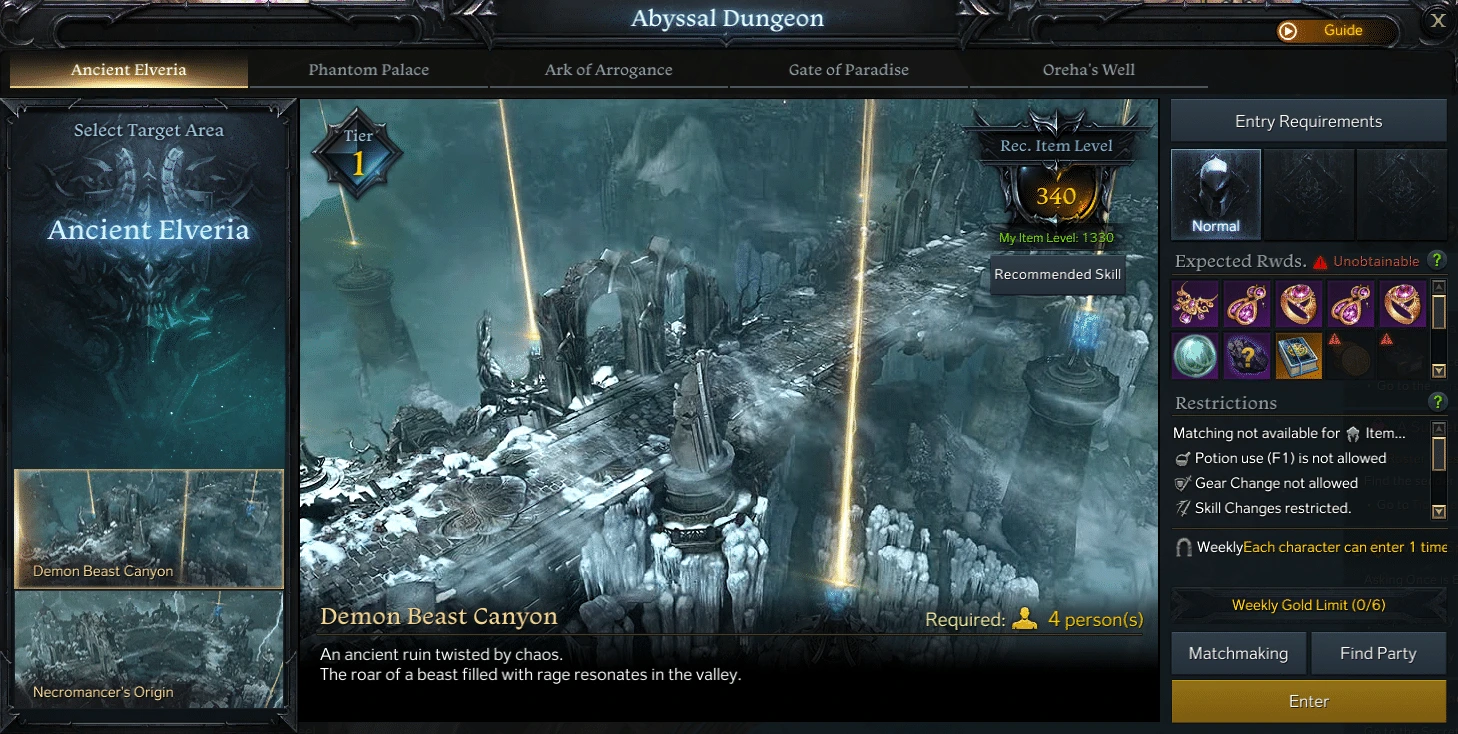
Task: Click the Matchmaking button
Action: click(x=1238, y=653)
